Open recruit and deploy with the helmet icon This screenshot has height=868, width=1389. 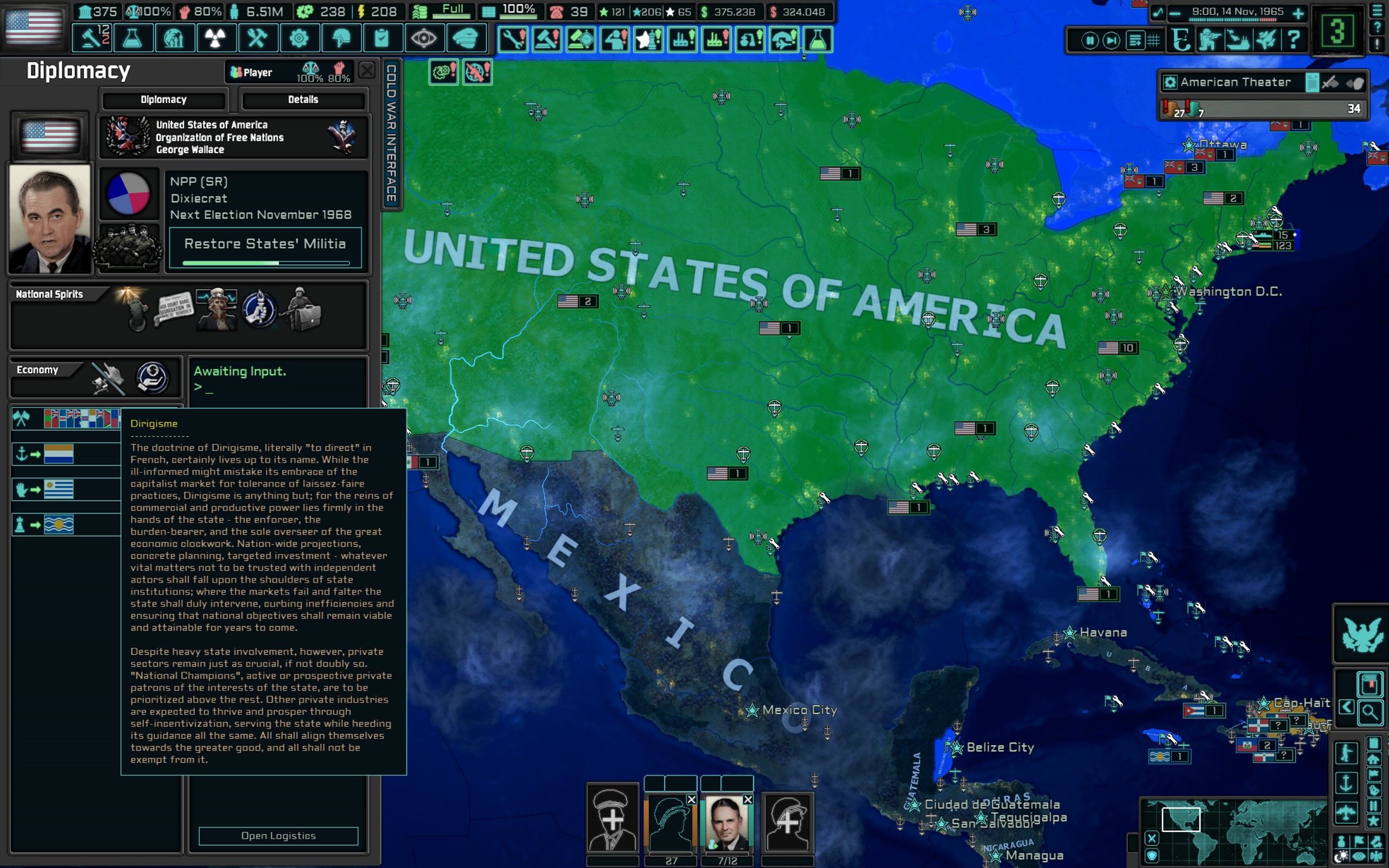click(x=342, y=38)
